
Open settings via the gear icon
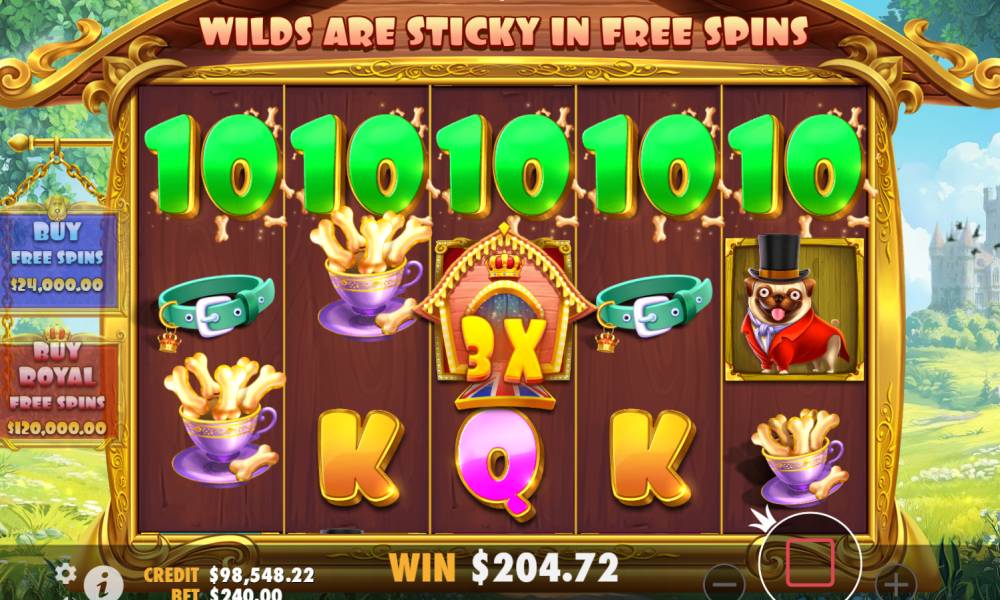[x=65, y=573]
